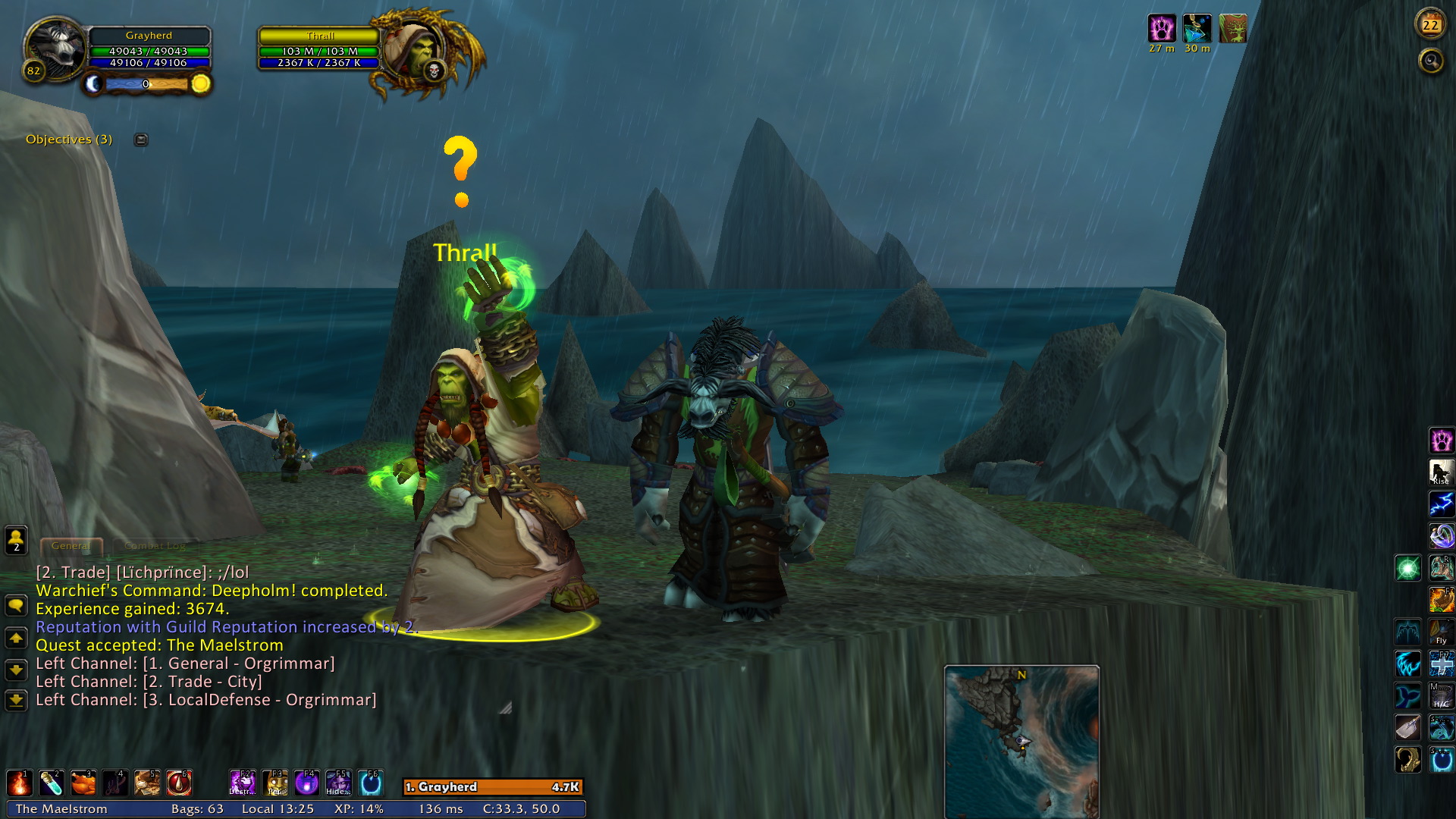
Task: Open the minimap of The Maelstrom
Action: pyautogui.click(x=1021, y=741)
